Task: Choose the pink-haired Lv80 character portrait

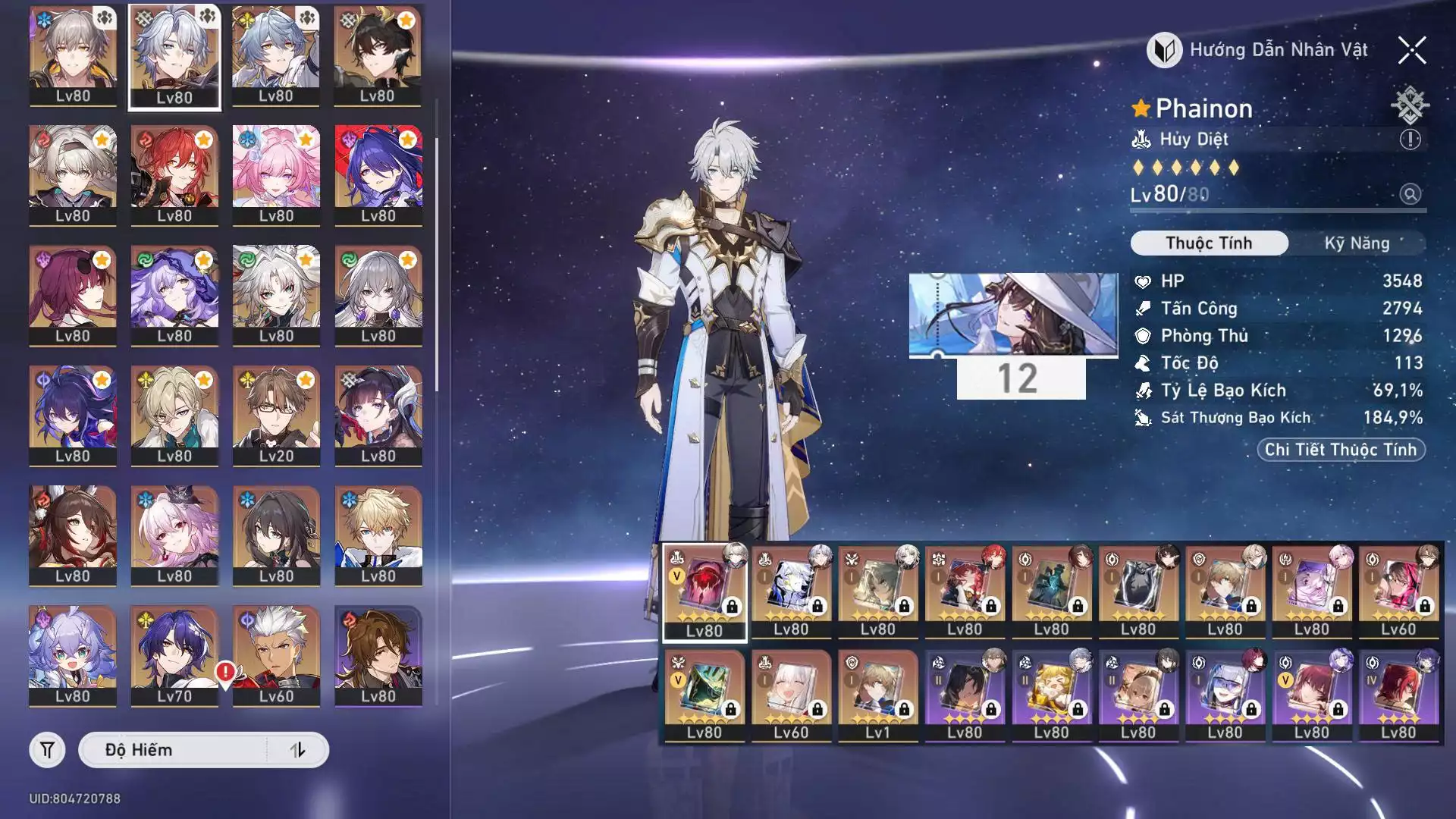Action: click(276, 174)
